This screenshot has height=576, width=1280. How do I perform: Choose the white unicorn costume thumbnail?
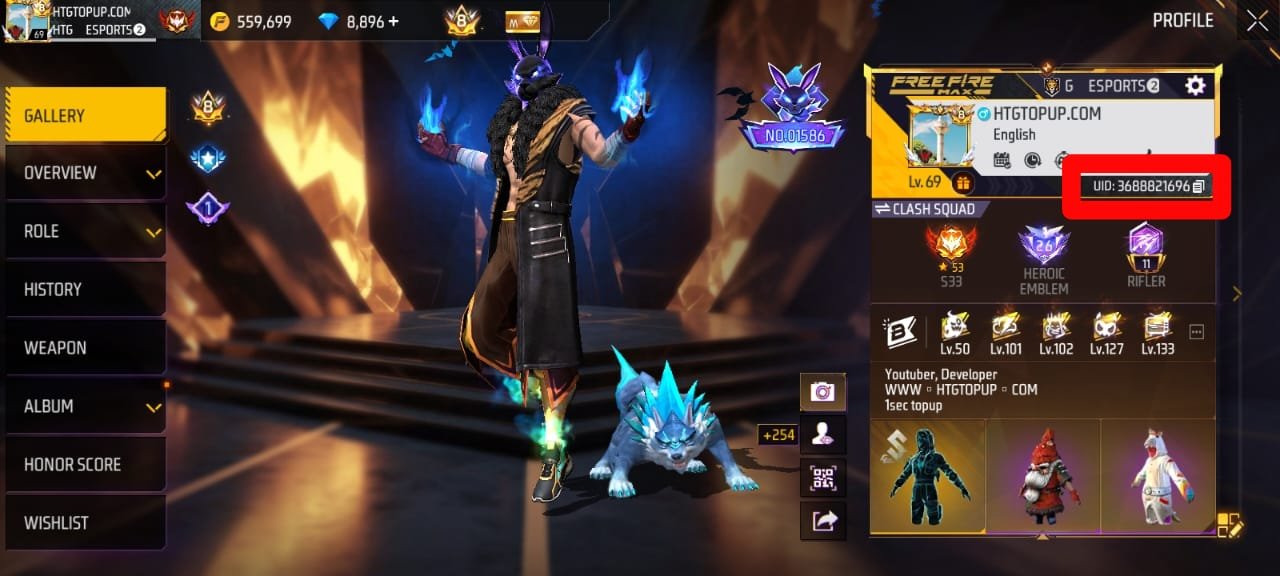(x=1157, y=478)
